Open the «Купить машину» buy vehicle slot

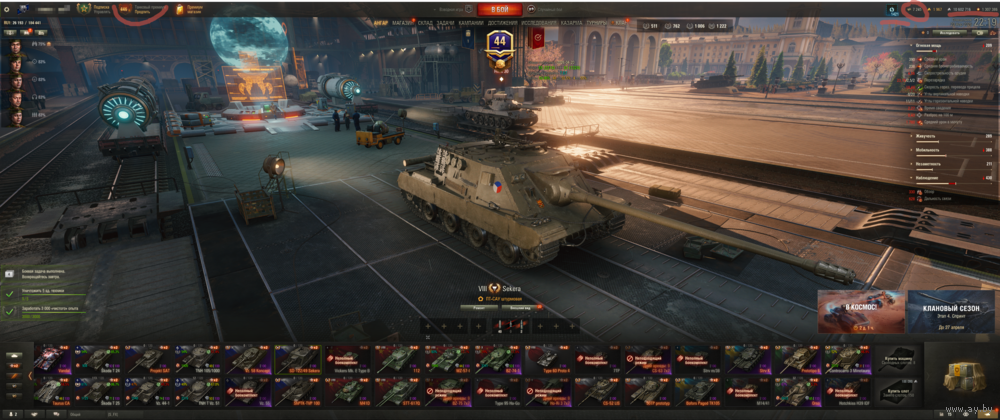pyautogui.click(x=897, y=360)
